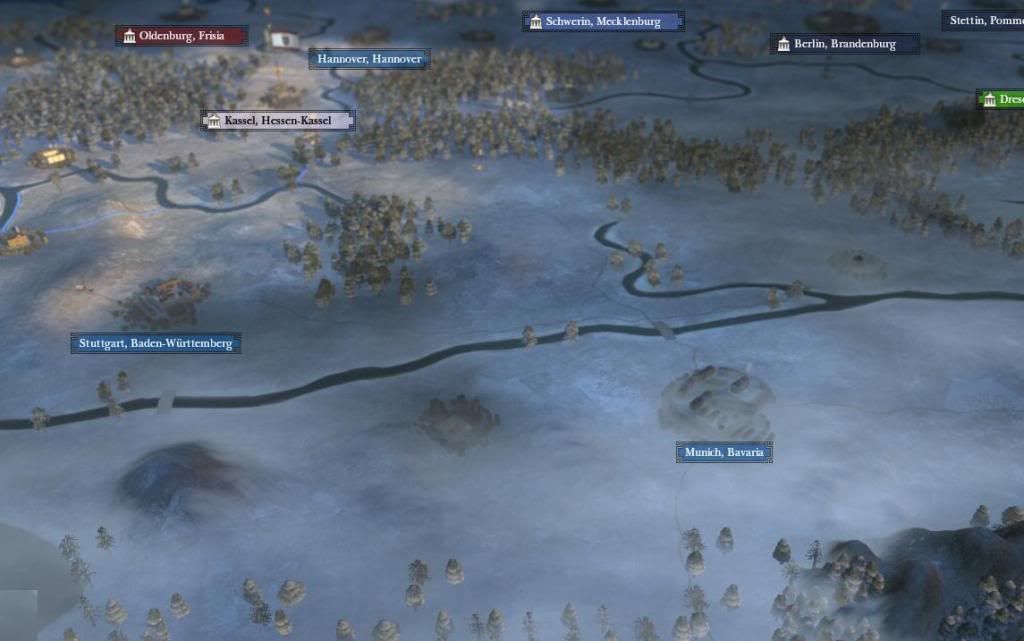1024x641 pixels.
Task: Select the Kassel, Hessen-Kassel label
Action: click(278, 121)
